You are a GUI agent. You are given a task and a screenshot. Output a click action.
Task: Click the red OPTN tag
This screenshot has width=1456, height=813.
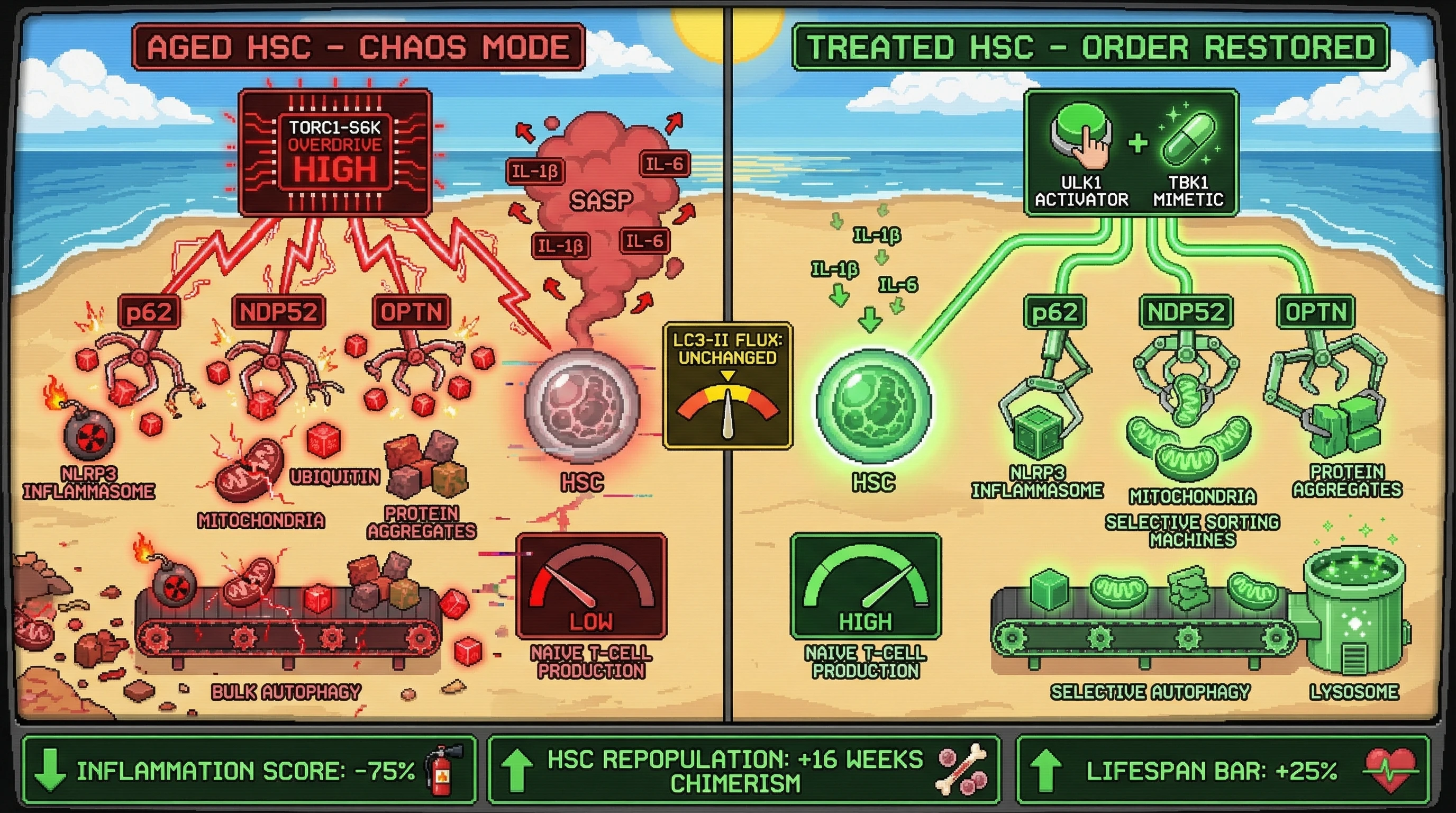(x=411, y=312)
